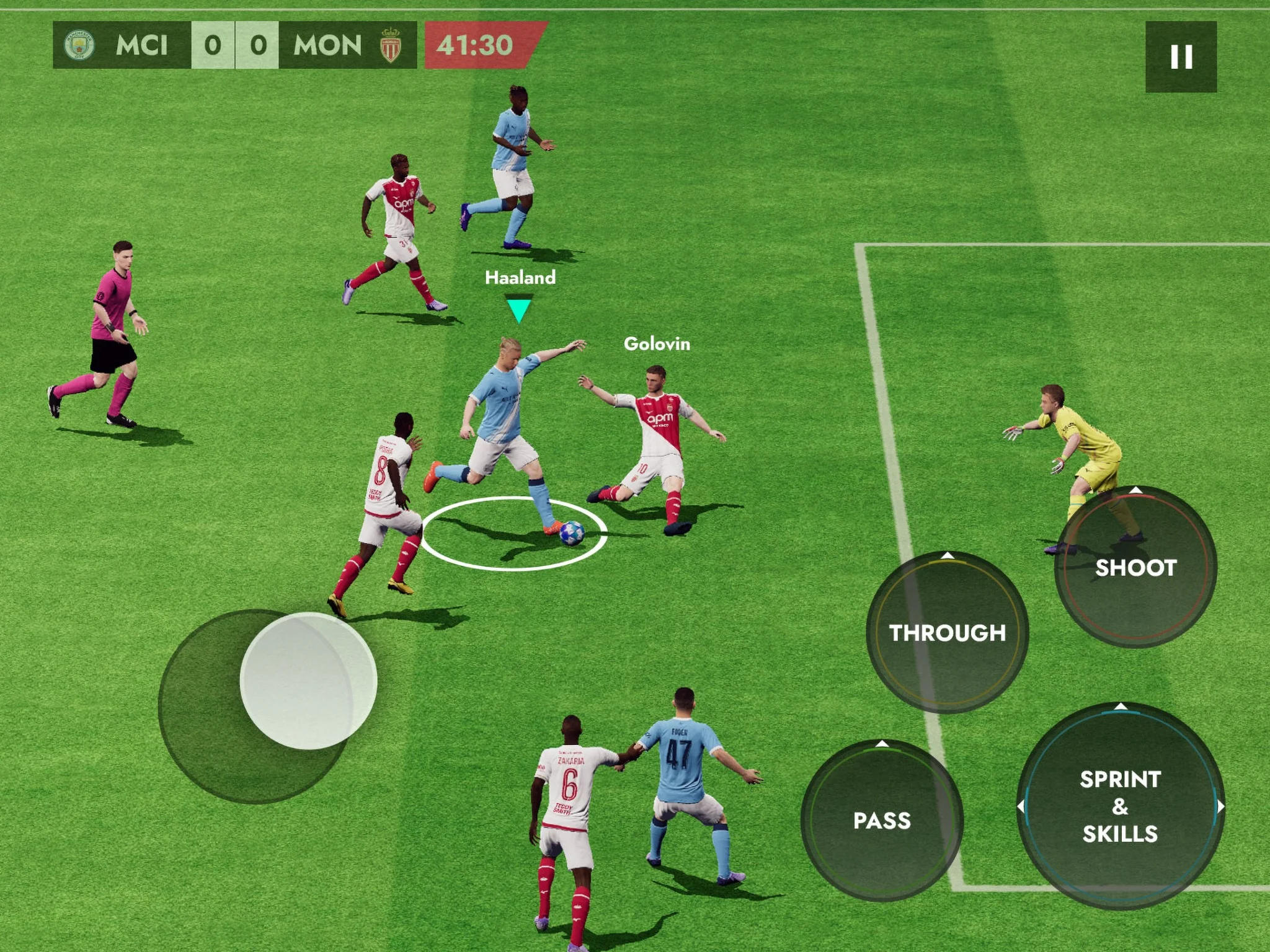Tap the THROUGH ball button icon
Image resolution: width=1270 pixels, height=952 pixels.
click(x=949, y=633)
